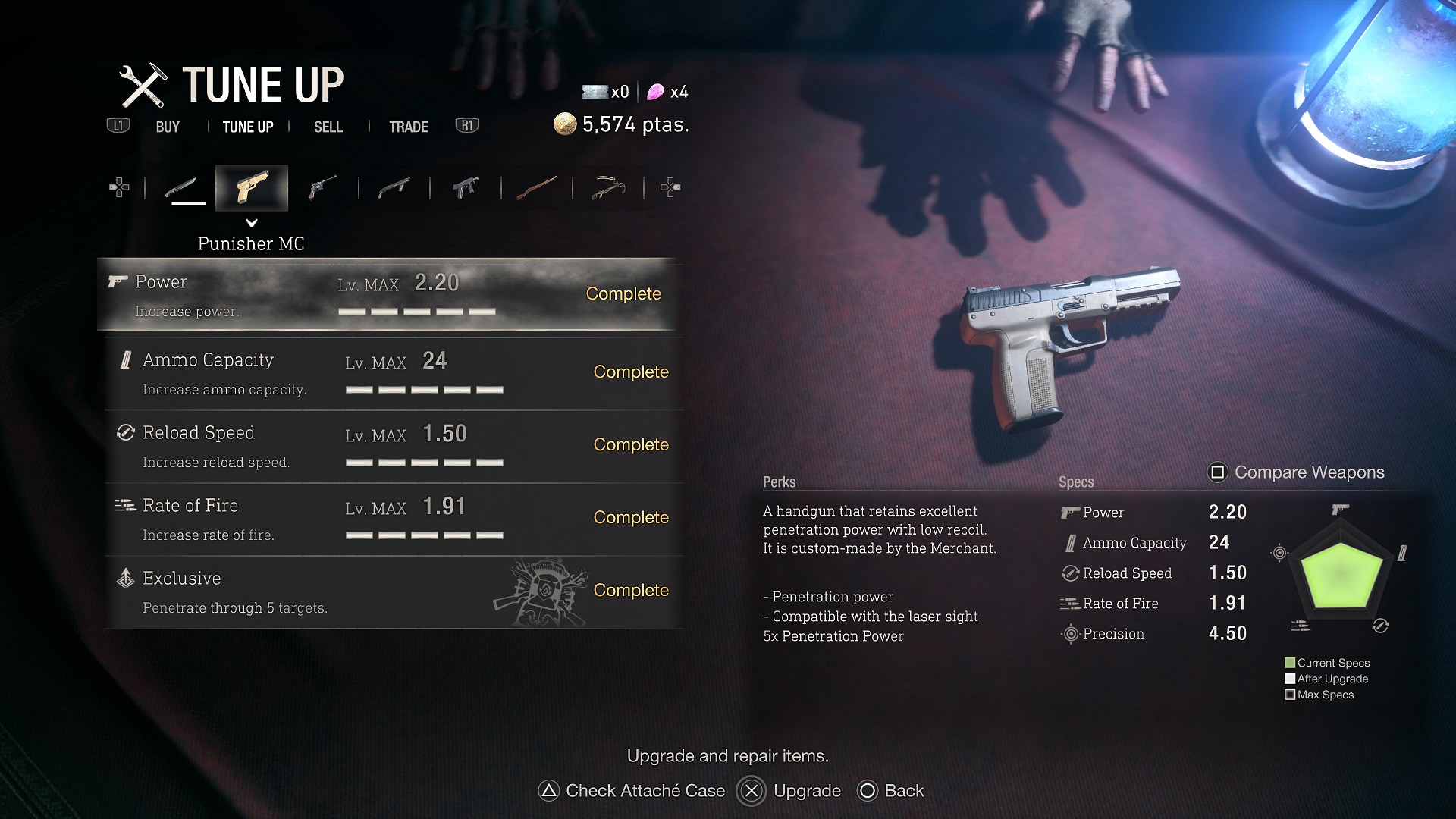Open Compare Weapons view
1456x819 pixels.
tap(1296, 472)
